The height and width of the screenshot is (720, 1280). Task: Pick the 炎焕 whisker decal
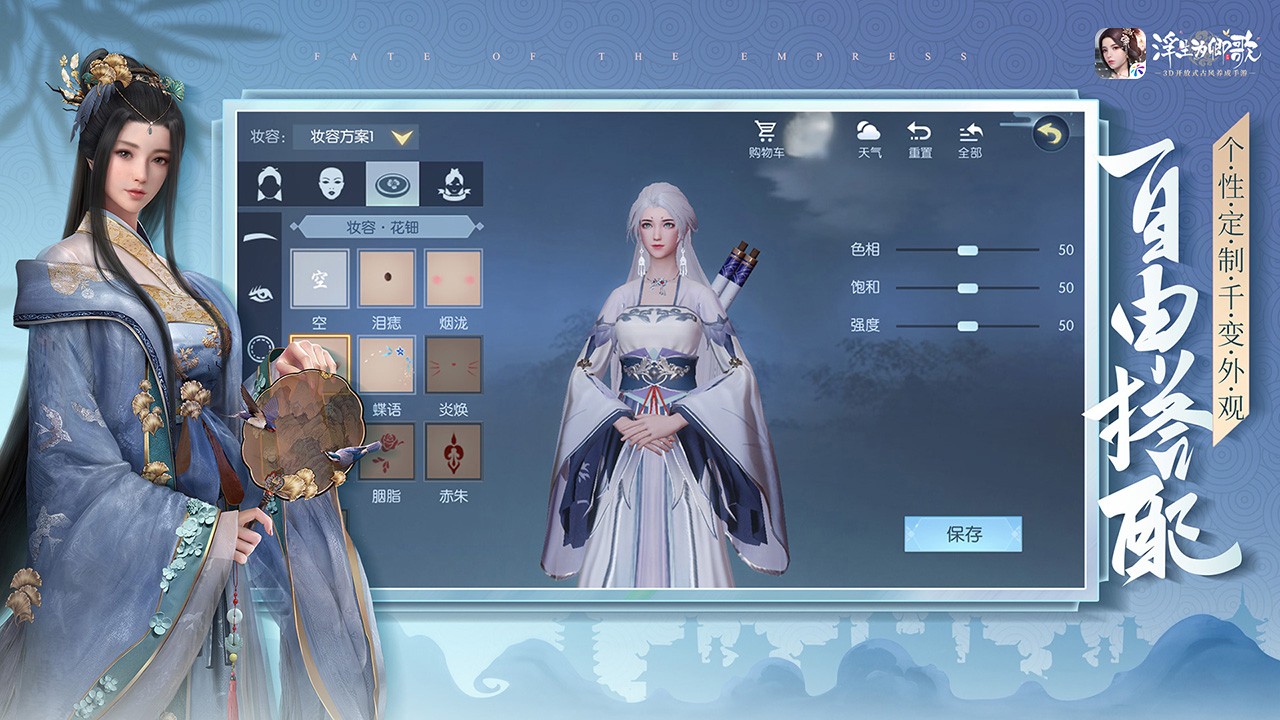click(x=453, y=365)
